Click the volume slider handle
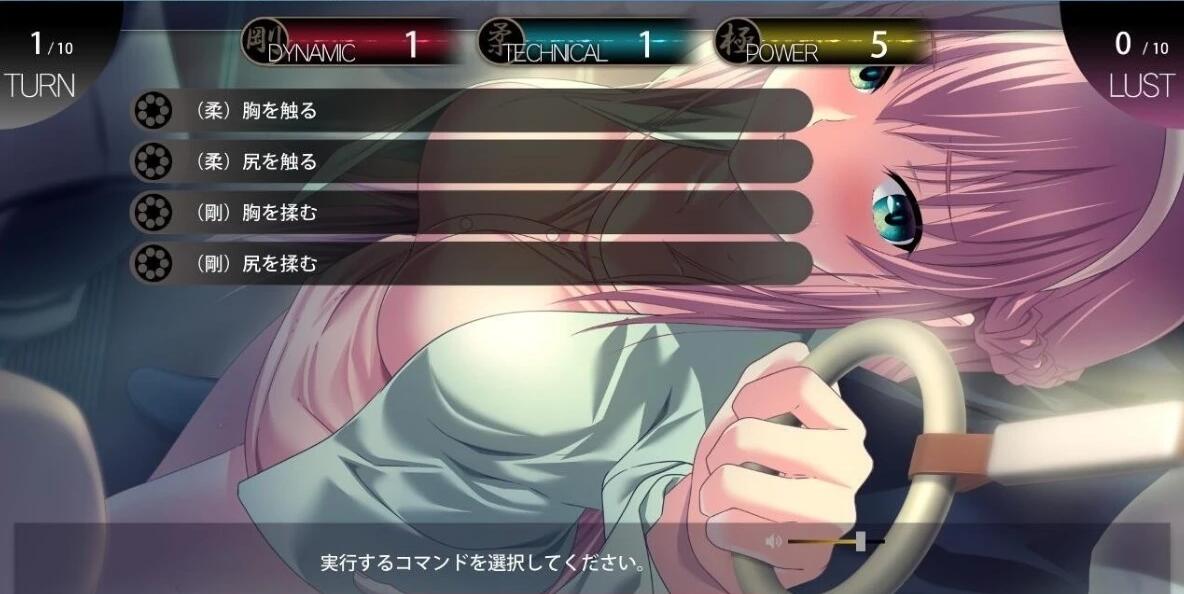This screenshot has height=594, width=1184. pyautogui.click(x=860, y=541)
